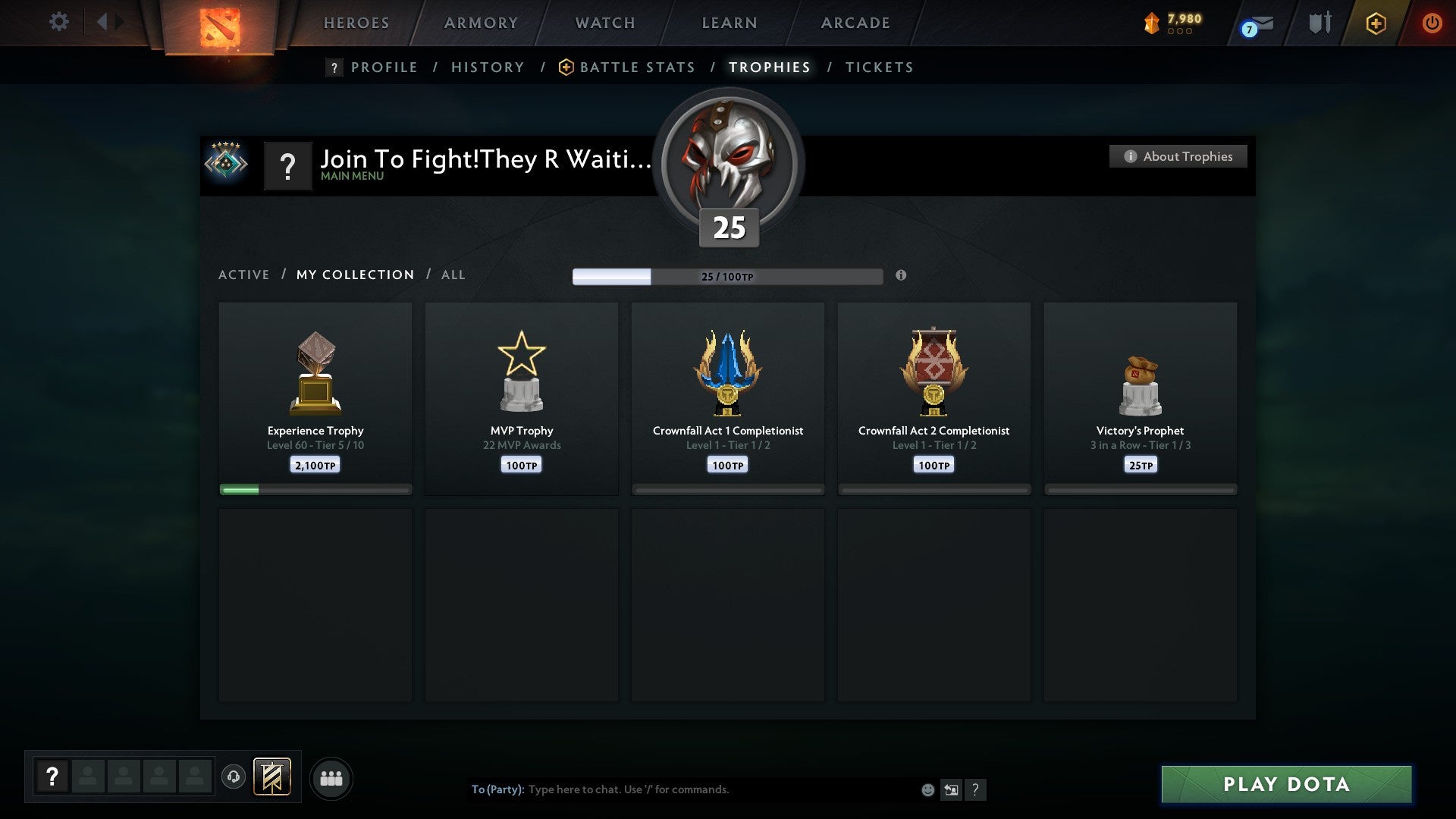Select the MY COLLECTION filter
Viewport: 1456px width, 819px height.
tap(354, 275)
